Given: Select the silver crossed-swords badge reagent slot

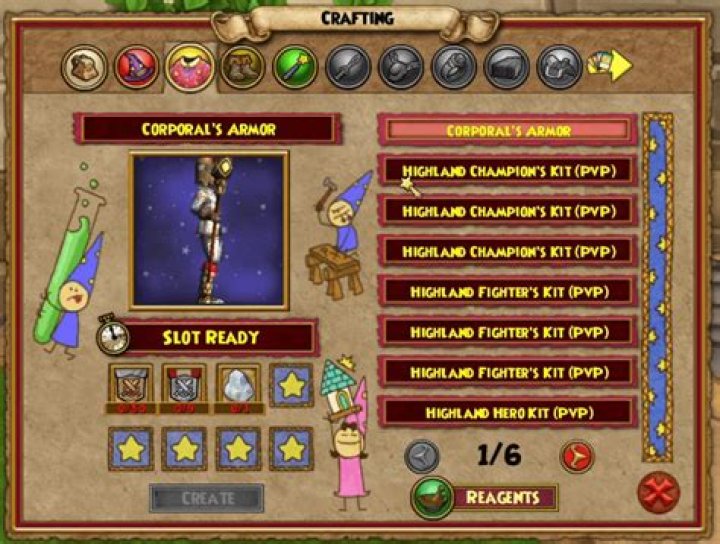Looking at the screenshot, I should (185, 385).
